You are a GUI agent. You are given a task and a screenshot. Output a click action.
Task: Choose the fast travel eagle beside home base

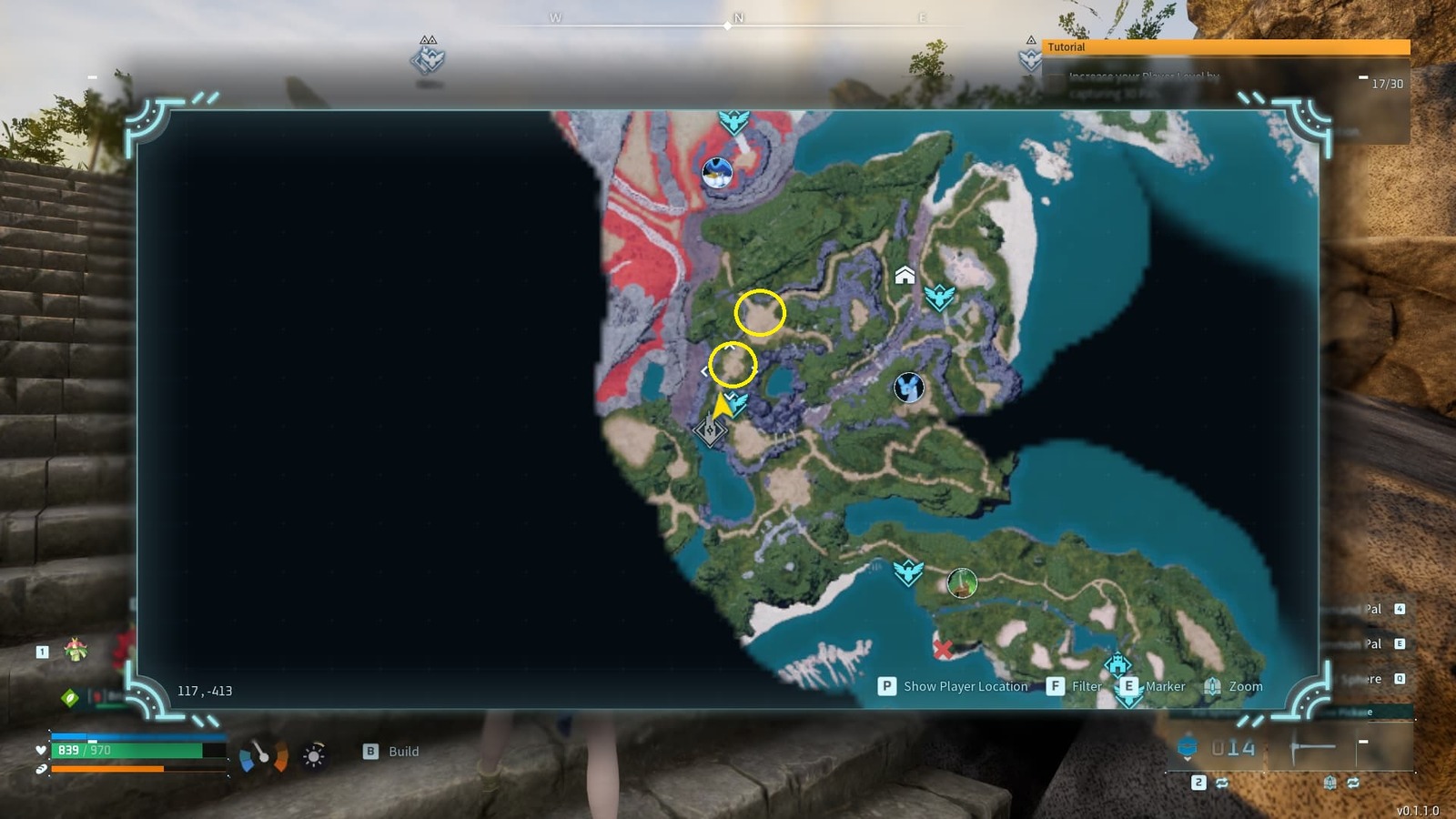939,297
